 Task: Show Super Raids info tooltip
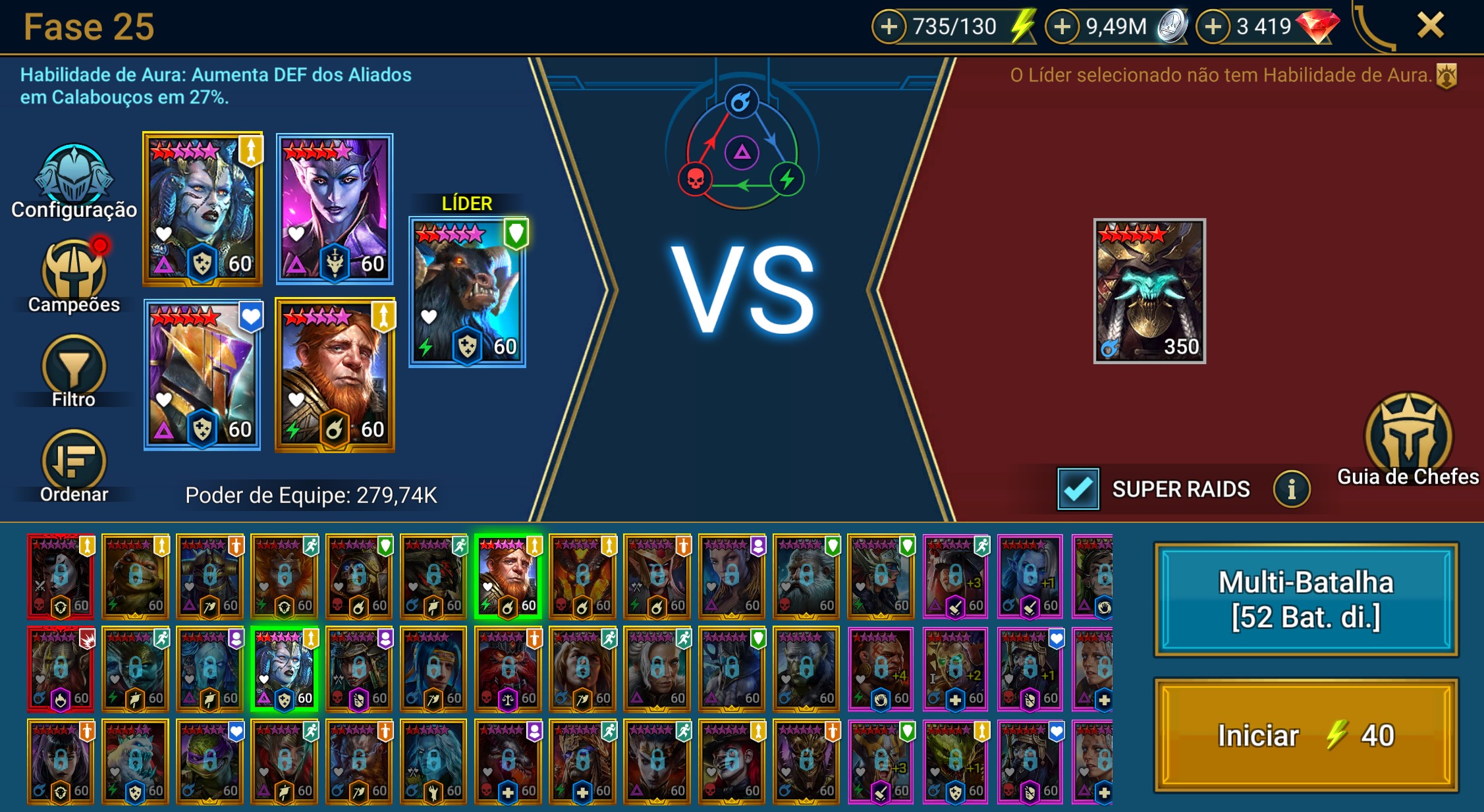[x=1291, y=489]
